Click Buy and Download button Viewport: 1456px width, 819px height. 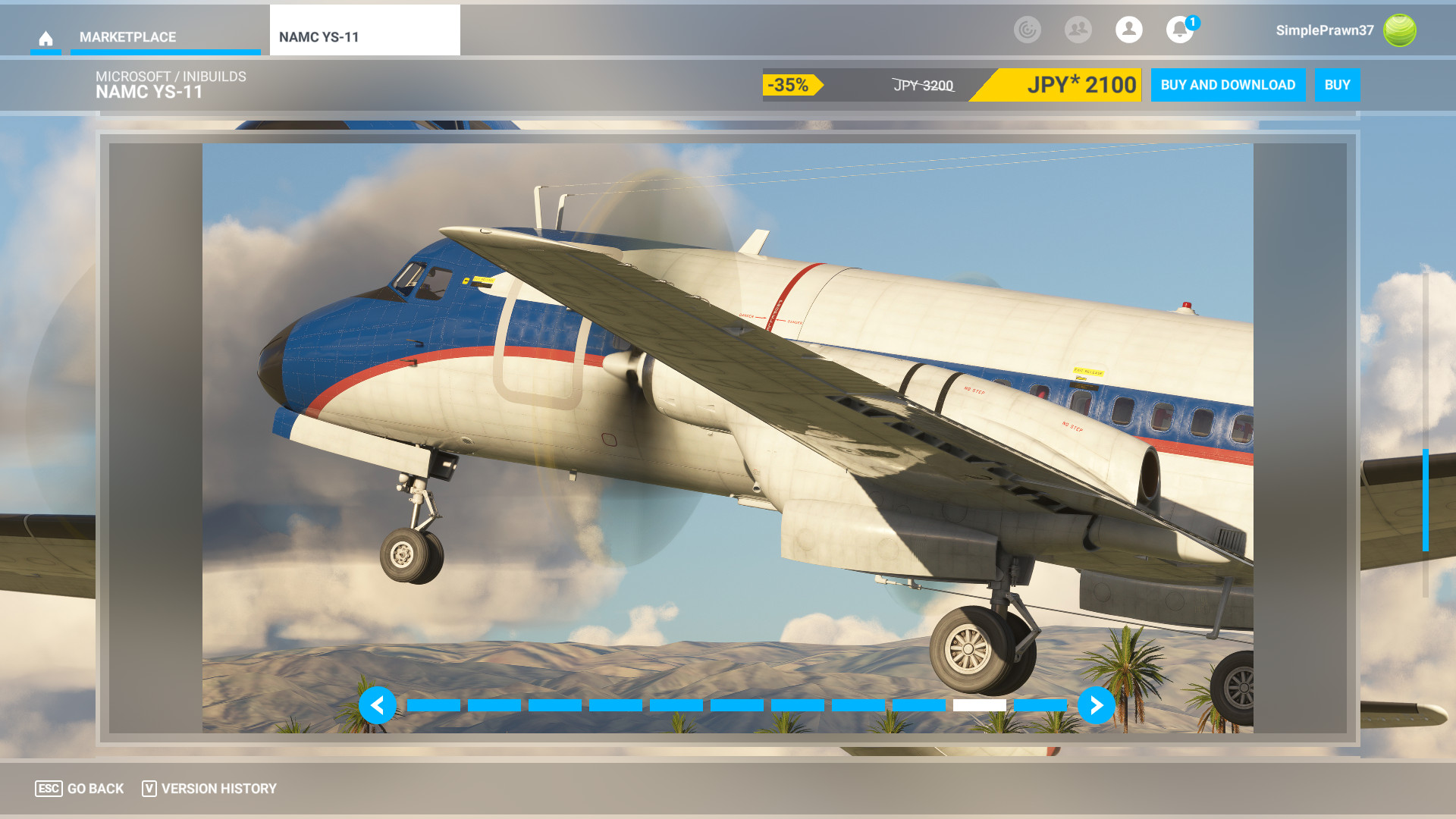1228,85
